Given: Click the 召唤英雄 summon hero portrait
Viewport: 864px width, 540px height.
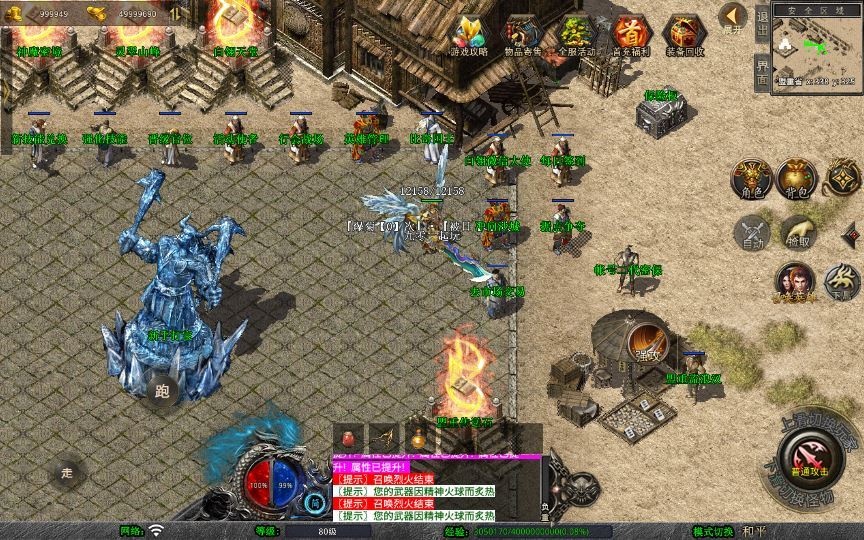Looking at the screenshot, I should click(797, 280).
